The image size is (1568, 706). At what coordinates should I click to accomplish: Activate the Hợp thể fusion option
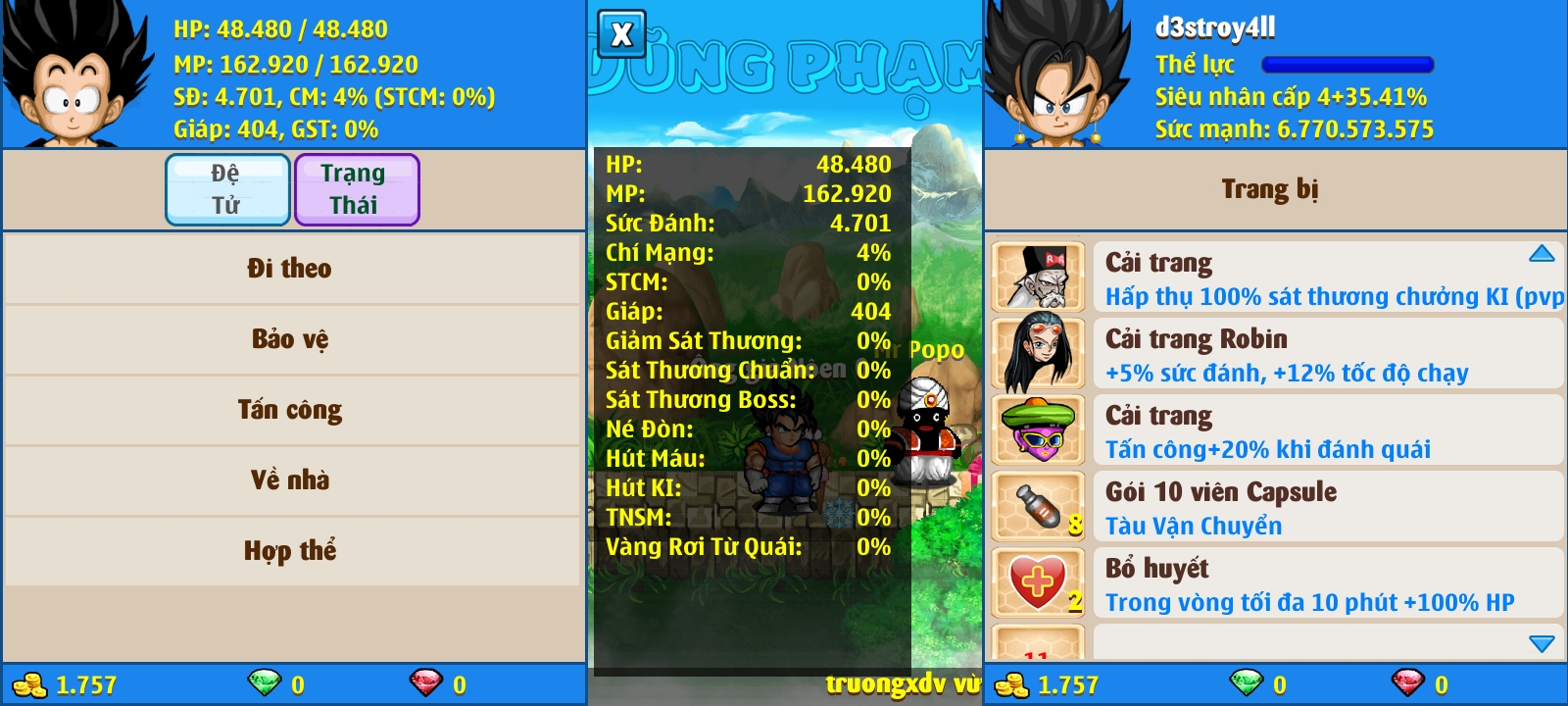pyautogui.click(x=290, y=551)
